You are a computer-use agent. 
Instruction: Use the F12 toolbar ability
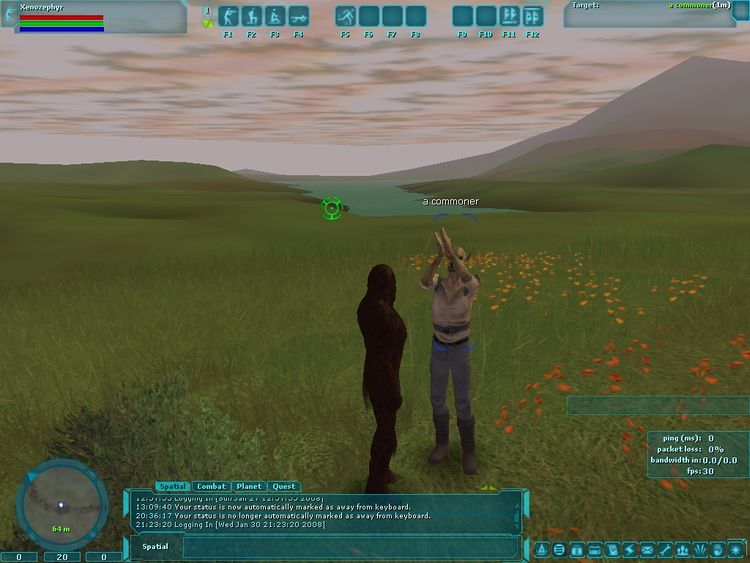532,16
